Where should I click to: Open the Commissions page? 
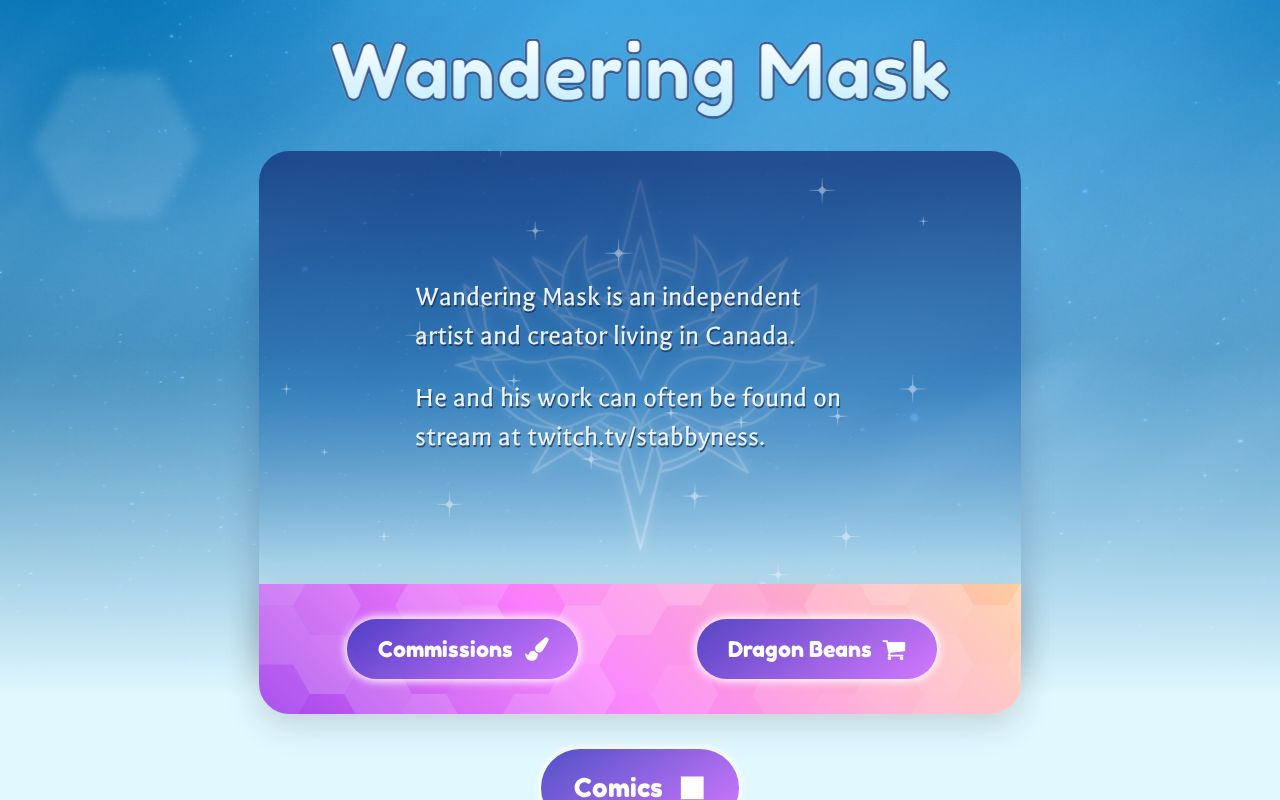point(462,649)
